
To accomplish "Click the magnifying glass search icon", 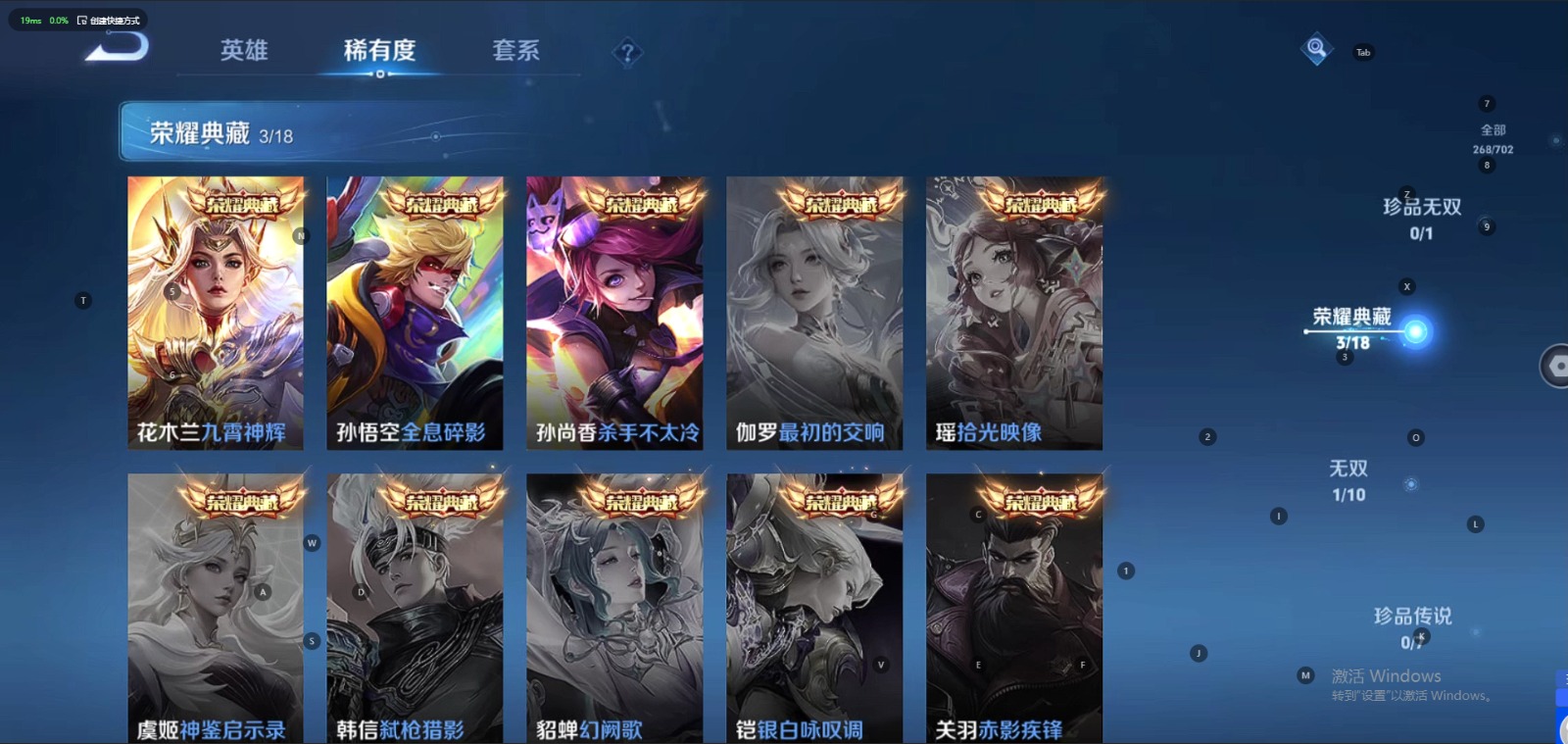I will click(1316, 48).
